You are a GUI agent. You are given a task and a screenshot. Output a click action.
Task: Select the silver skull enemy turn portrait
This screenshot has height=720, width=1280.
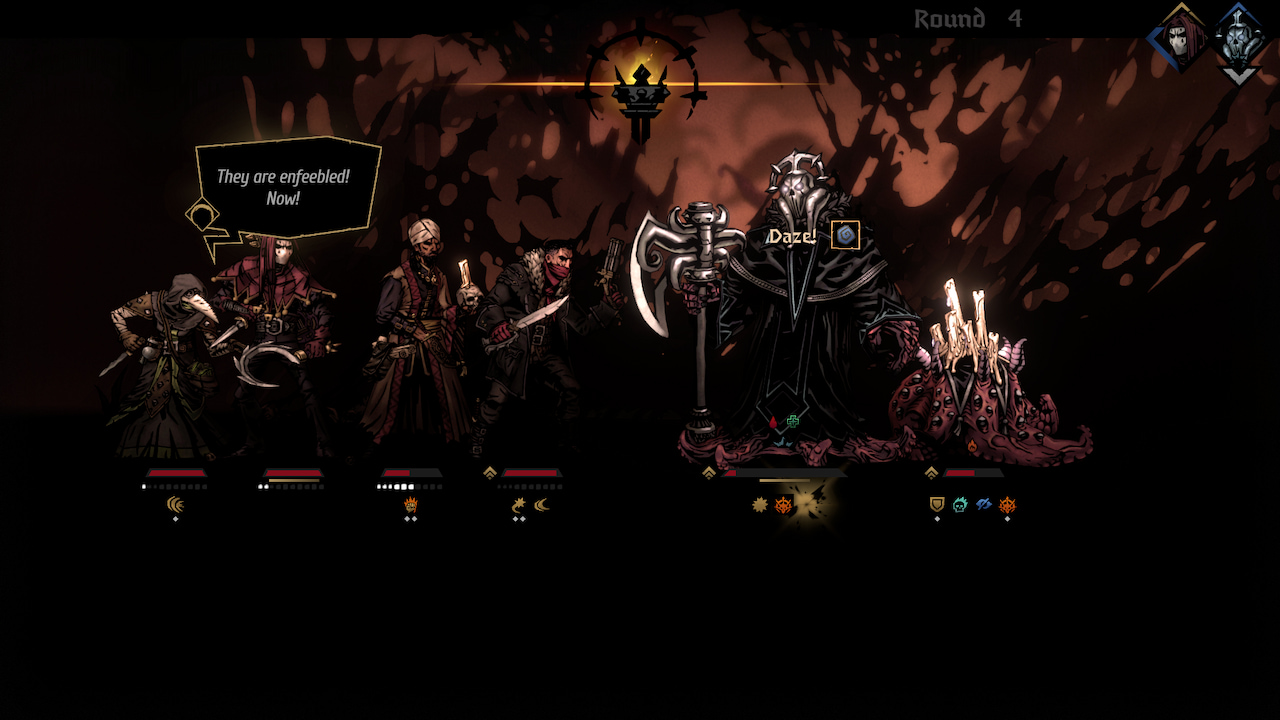pyautogui.click(x=1239, y=39)
